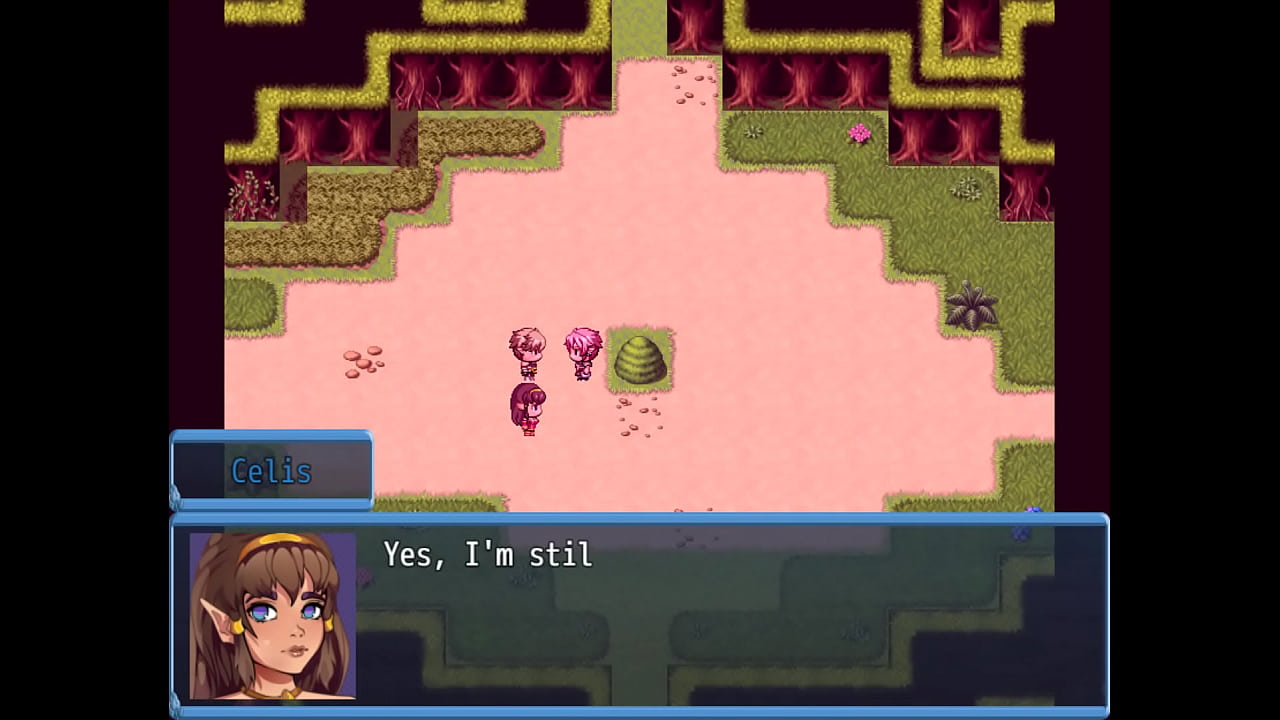Select the dialogue text 'Yes, I'm stil'
Screen dimensions: 1280x720
point(487,556)
